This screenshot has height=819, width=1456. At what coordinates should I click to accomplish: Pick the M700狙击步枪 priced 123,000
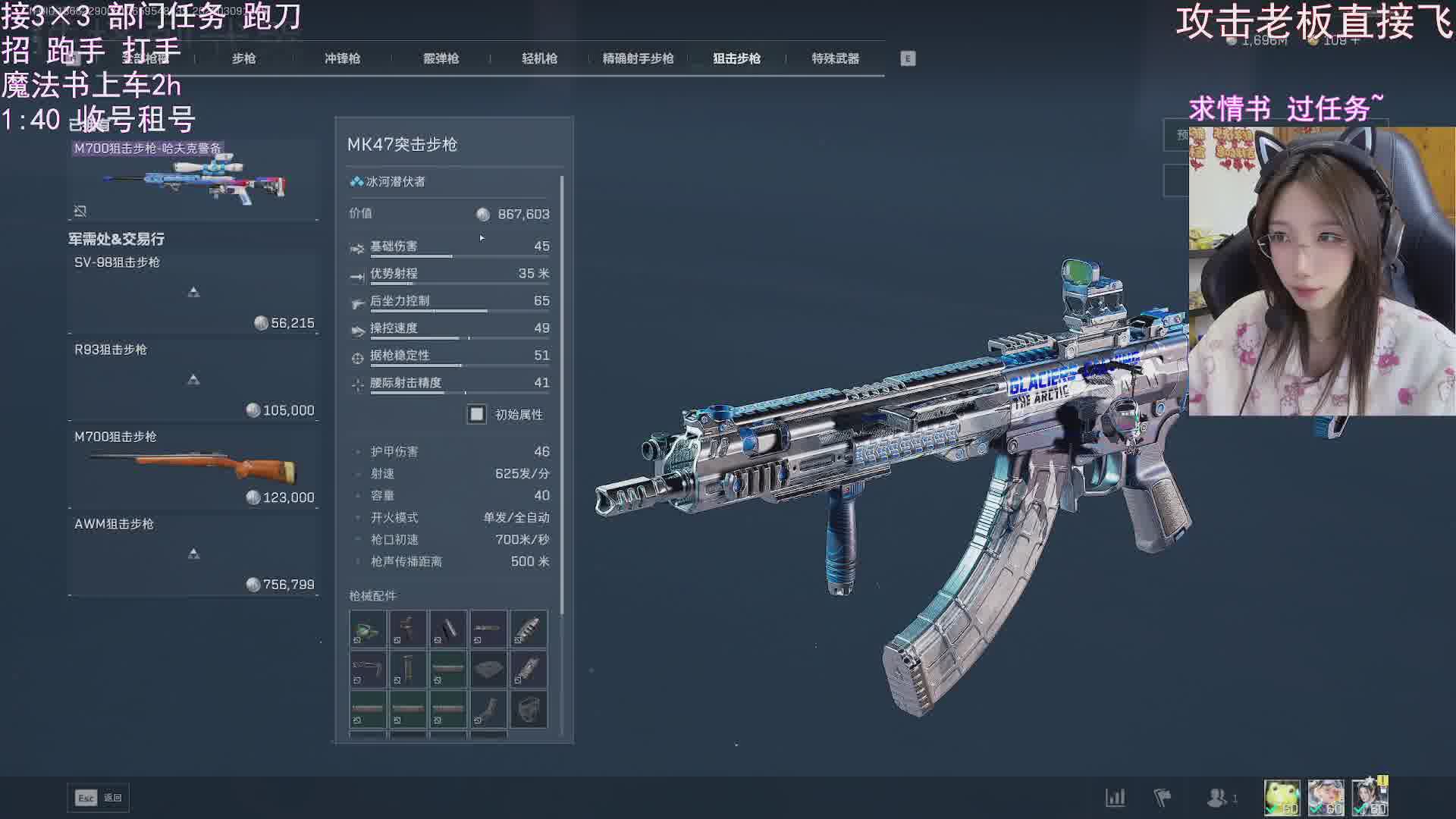pyautogui.click(x=193, y=467)
